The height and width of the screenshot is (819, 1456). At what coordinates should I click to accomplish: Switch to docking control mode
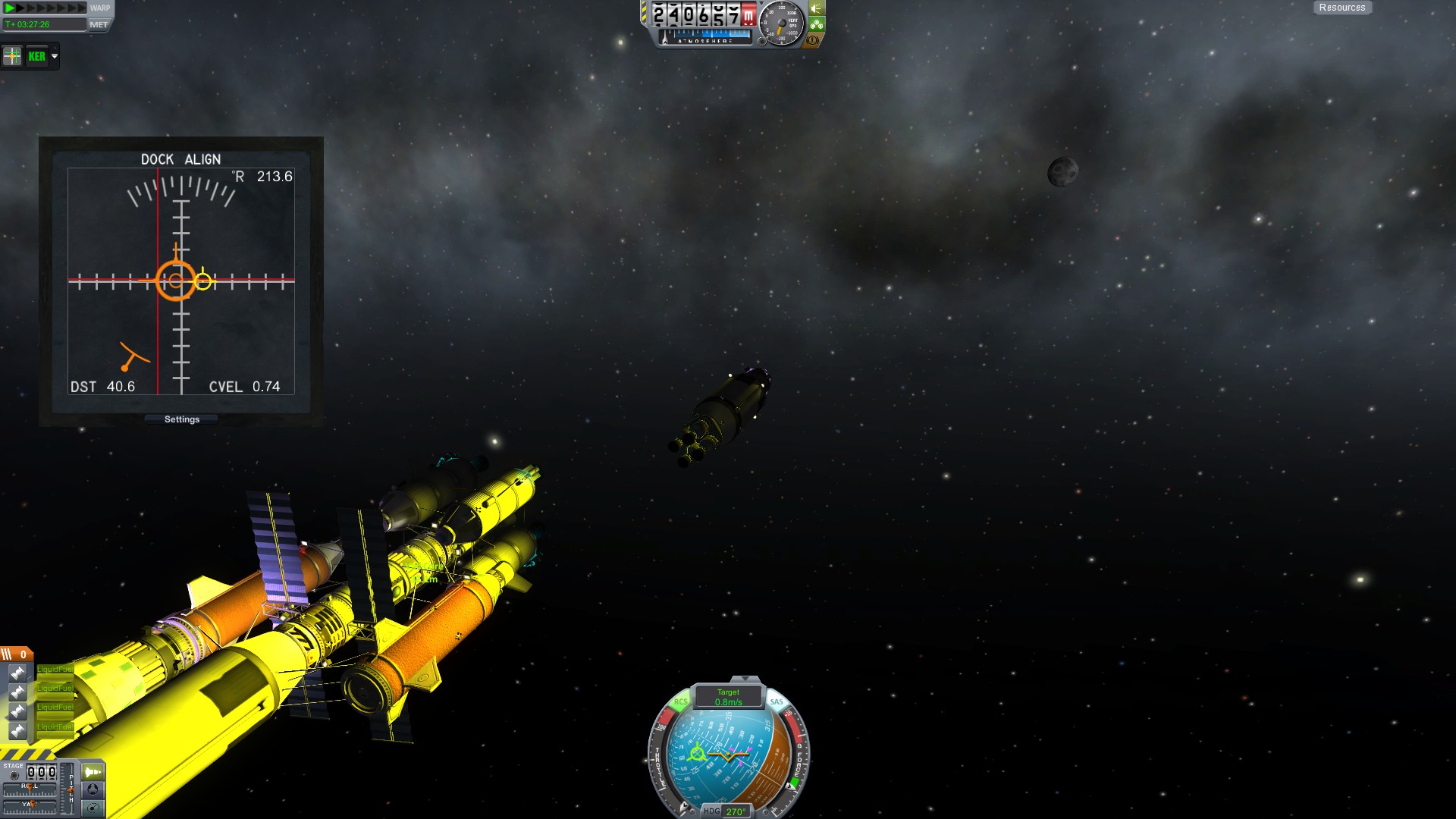point(93,789)
